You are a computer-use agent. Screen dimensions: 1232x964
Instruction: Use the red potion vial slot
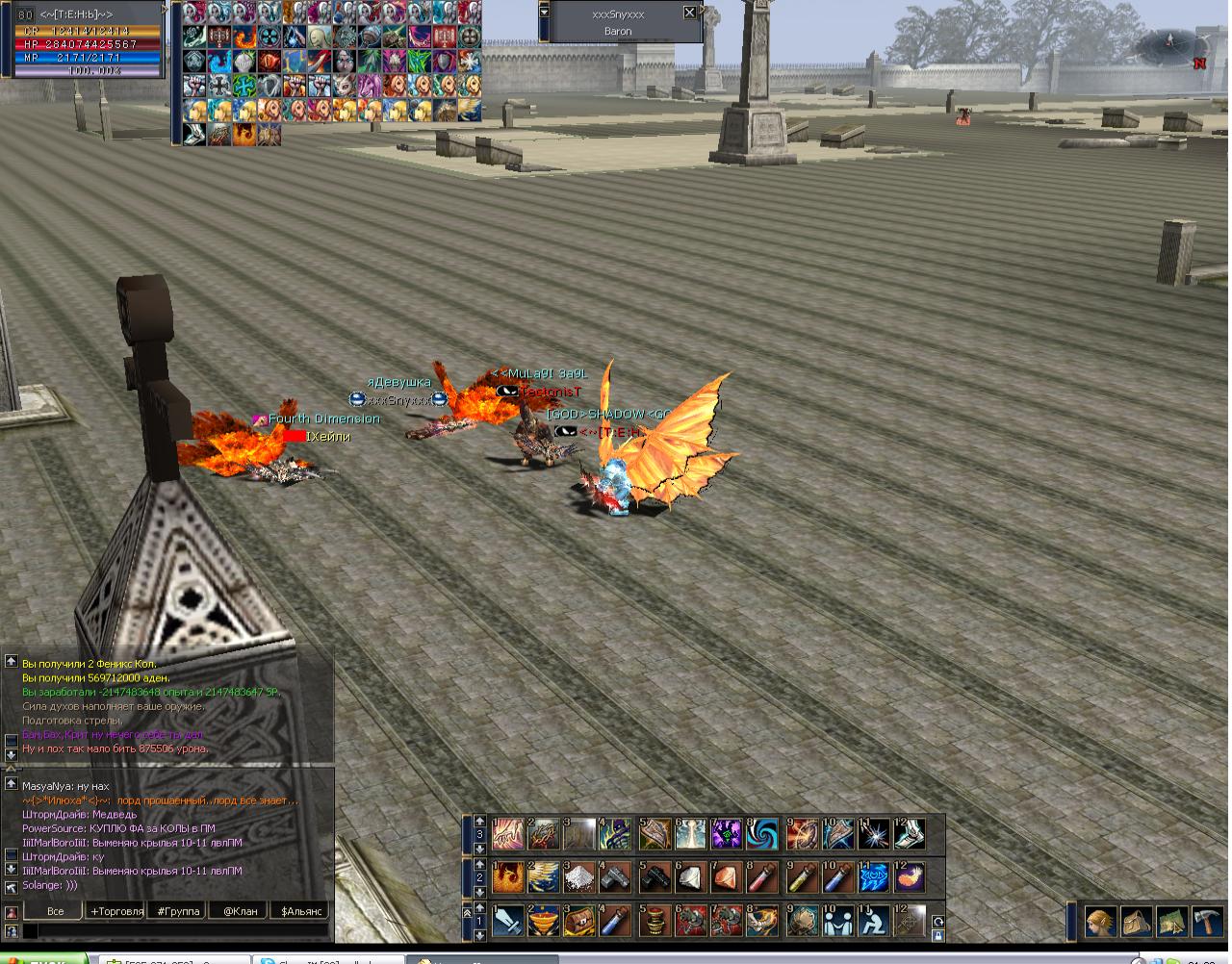point(762,876)
